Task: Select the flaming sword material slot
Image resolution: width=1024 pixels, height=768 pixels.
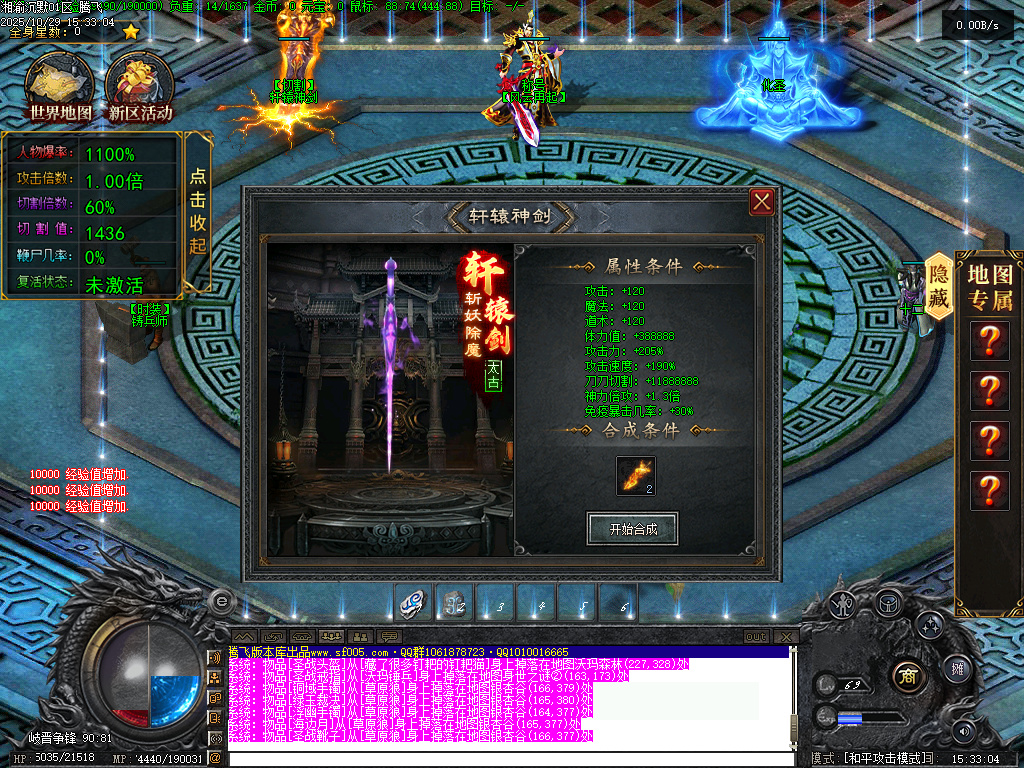Action: pos(636,475)
